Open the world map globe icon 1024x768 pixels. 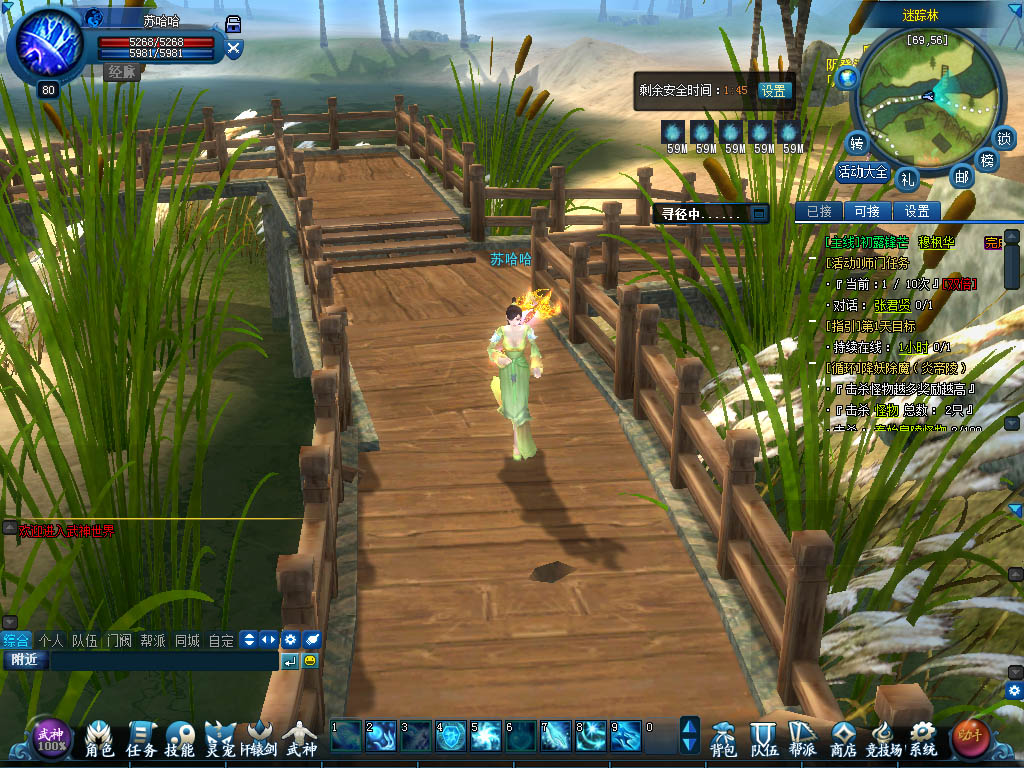click(x=848, y=77)
